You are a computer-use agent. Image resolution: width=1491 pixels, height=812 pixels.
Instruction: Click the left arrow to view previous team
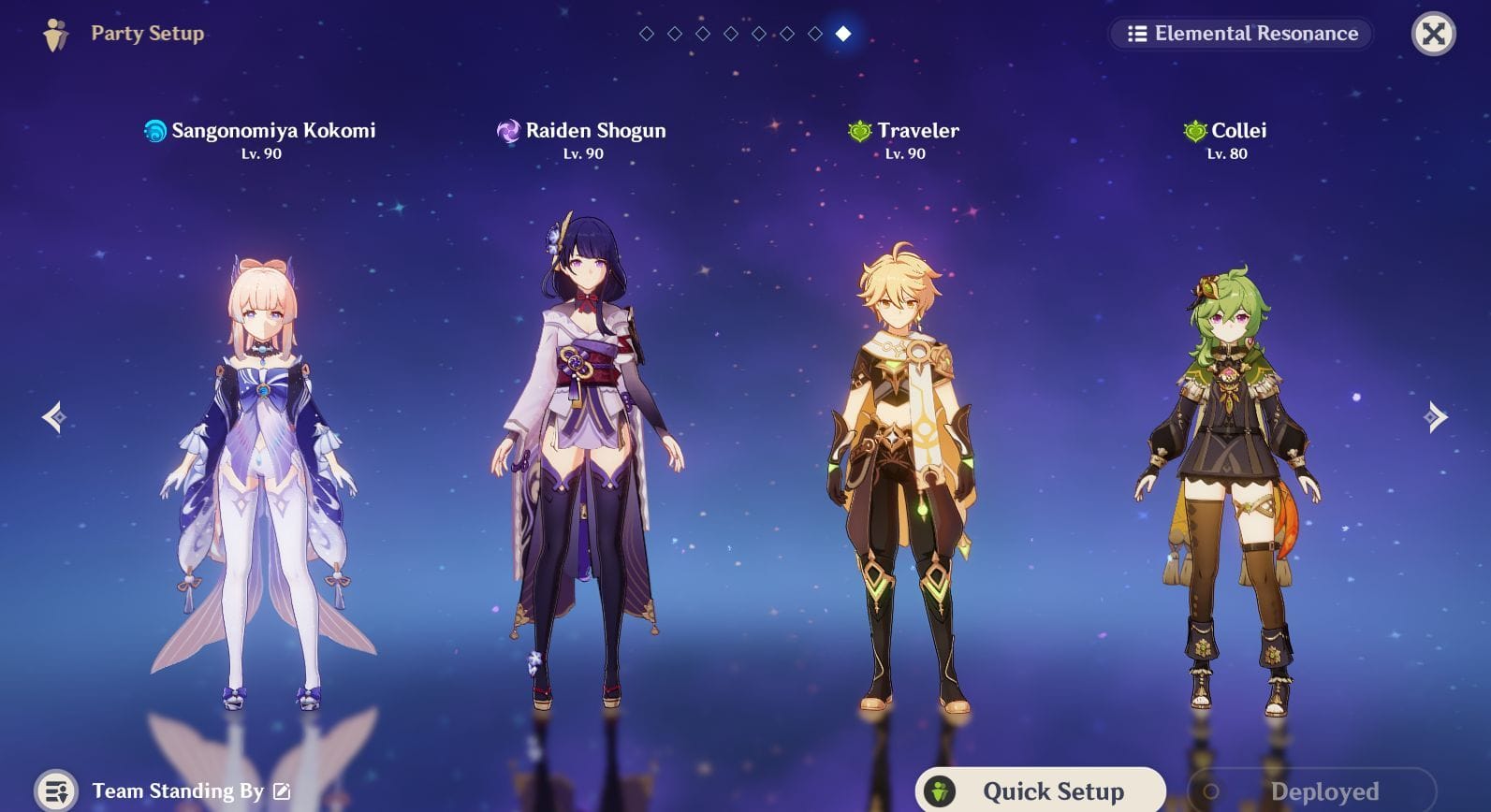pyautogui.click(x=52, y=418)
